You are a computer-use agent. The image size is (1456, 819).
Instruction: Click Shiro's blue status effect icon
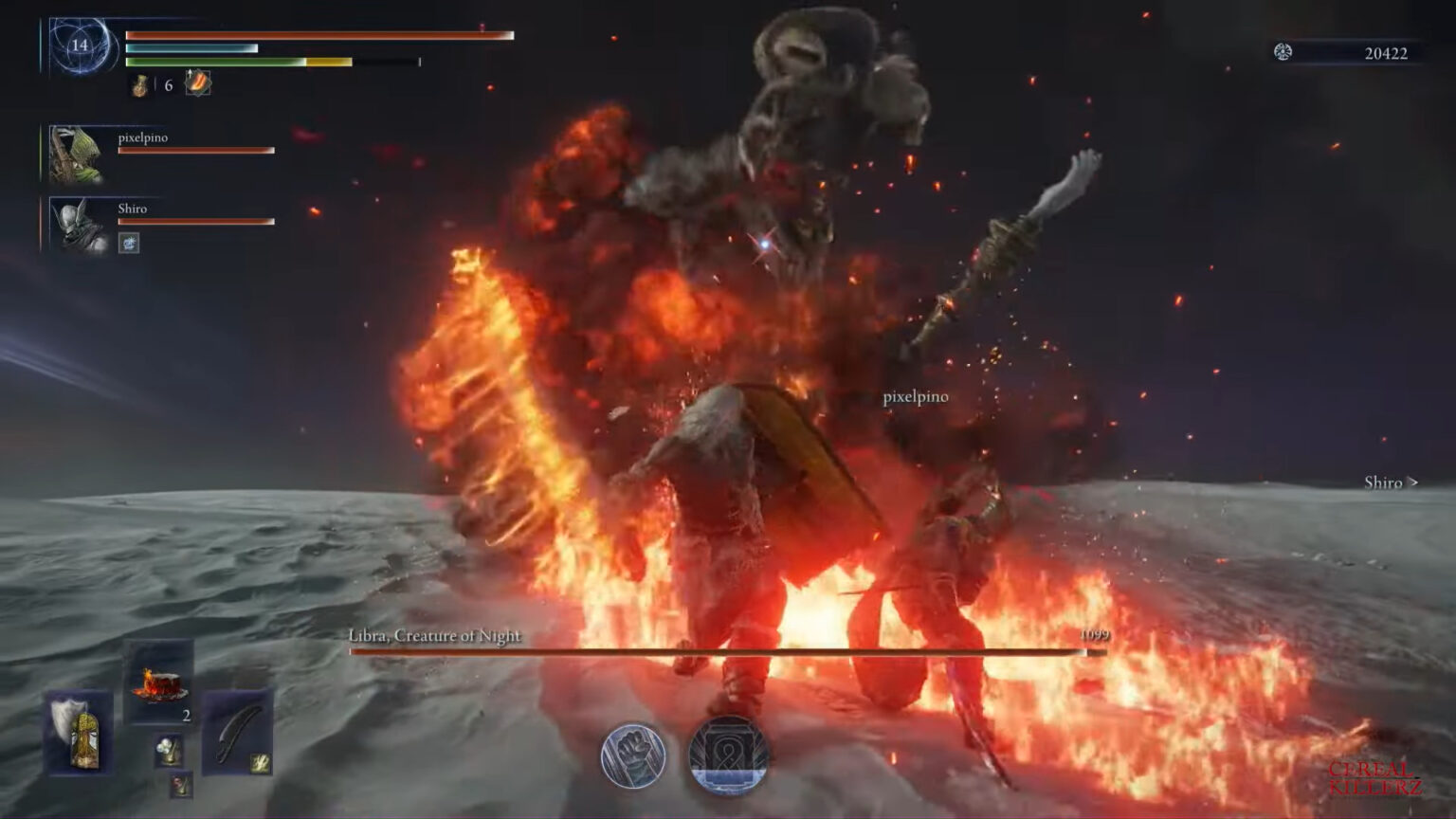pos(127,245)
